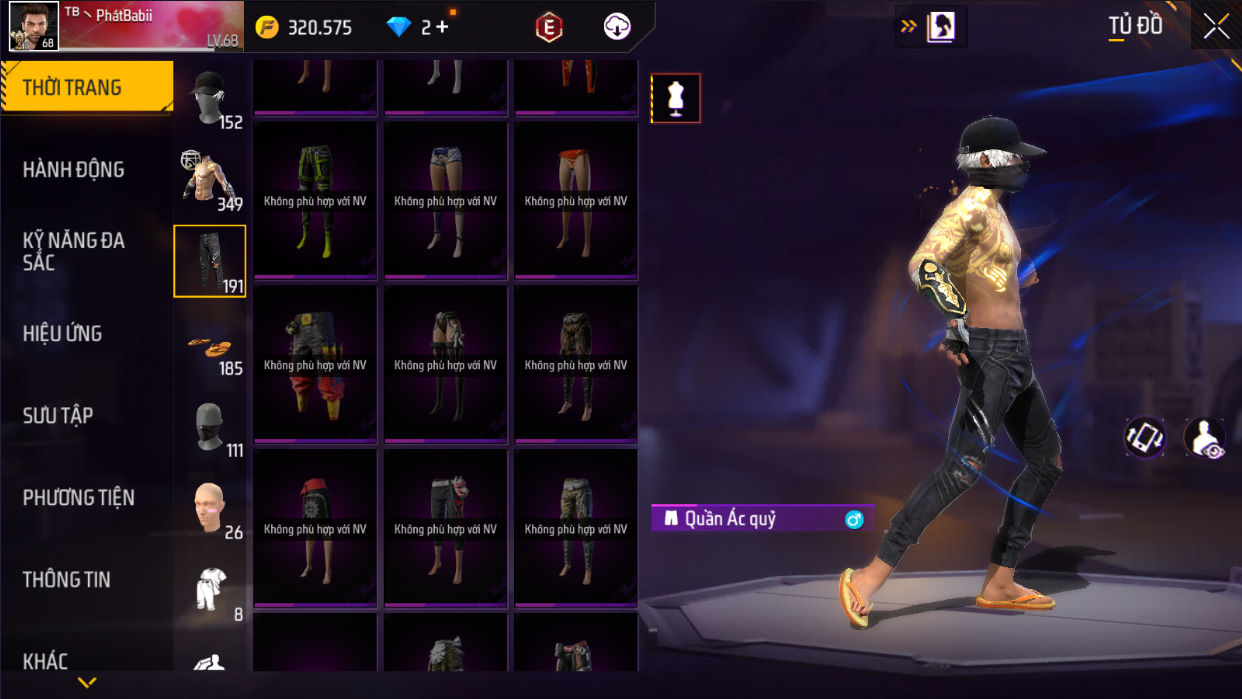1242x699 pixels.
Task: Click the mannequin outfit preset icon
Action: (x=676, y=98)
